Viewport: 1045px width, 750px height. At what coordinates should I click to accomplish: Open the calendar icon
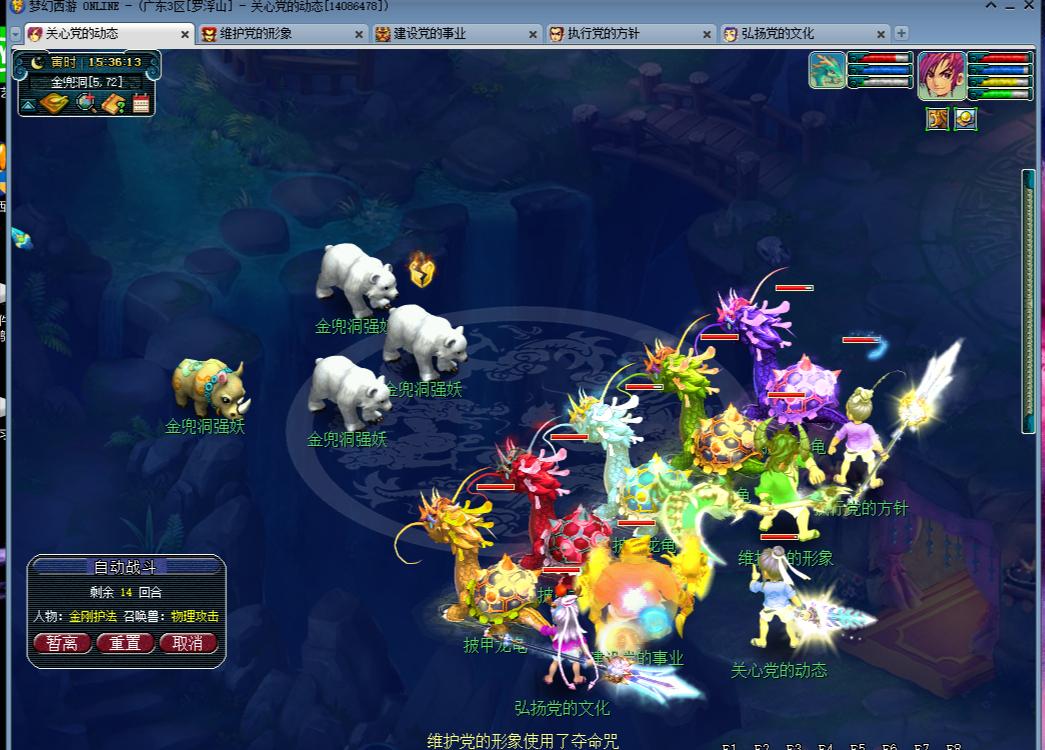pos(141,103)
